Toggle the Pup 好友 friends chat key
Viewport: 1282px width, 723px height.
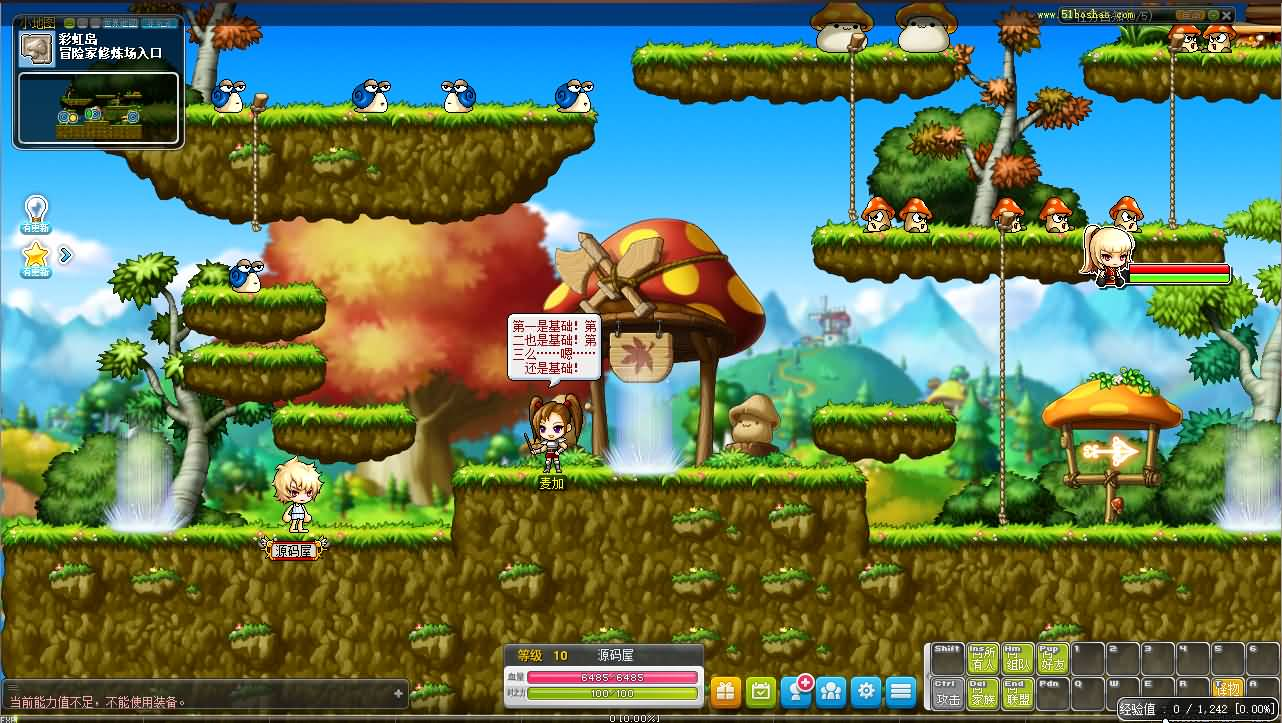coord(1053,656)
